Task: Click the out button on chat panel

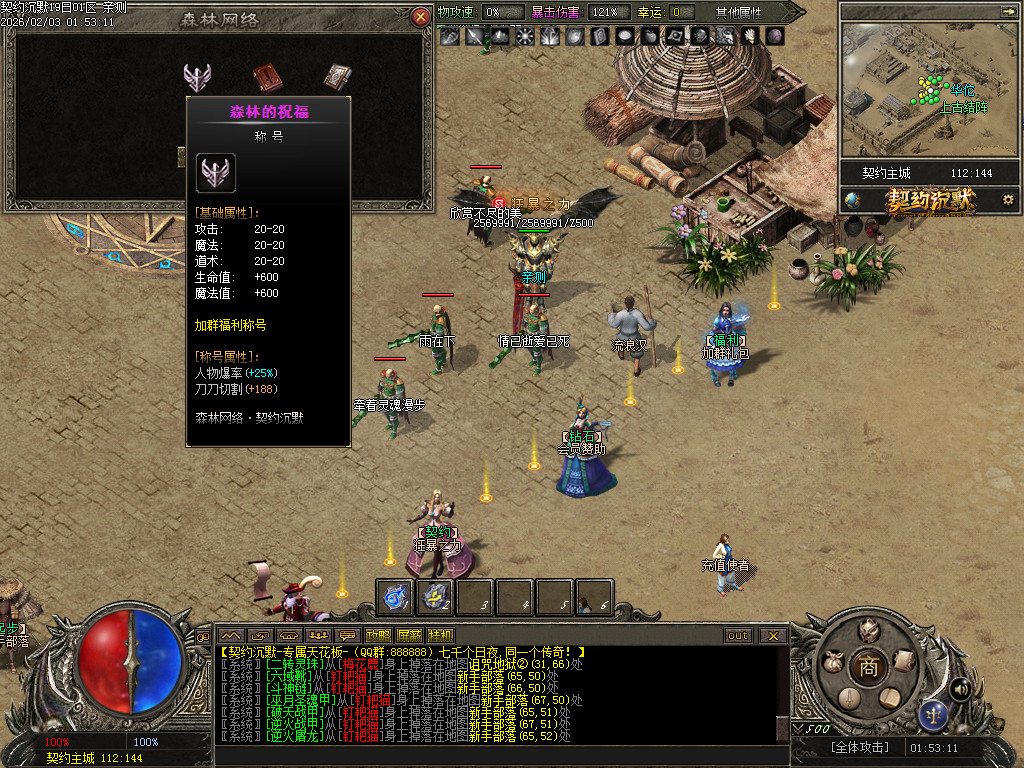Action: 738,635
